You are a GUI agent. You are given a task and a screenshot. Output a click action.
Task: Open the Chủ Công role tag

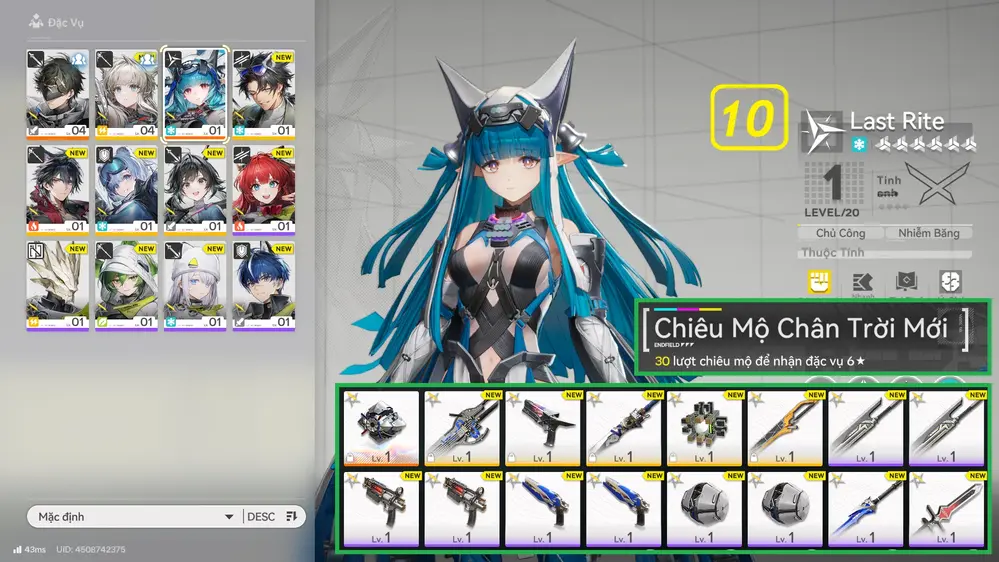(x=841, y=233)
